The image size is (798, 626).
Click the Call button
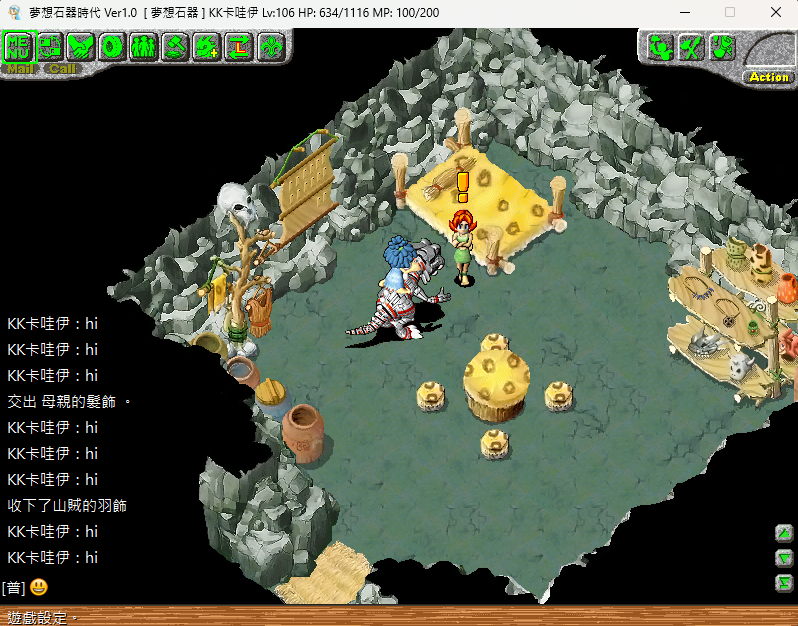point(62,69)
